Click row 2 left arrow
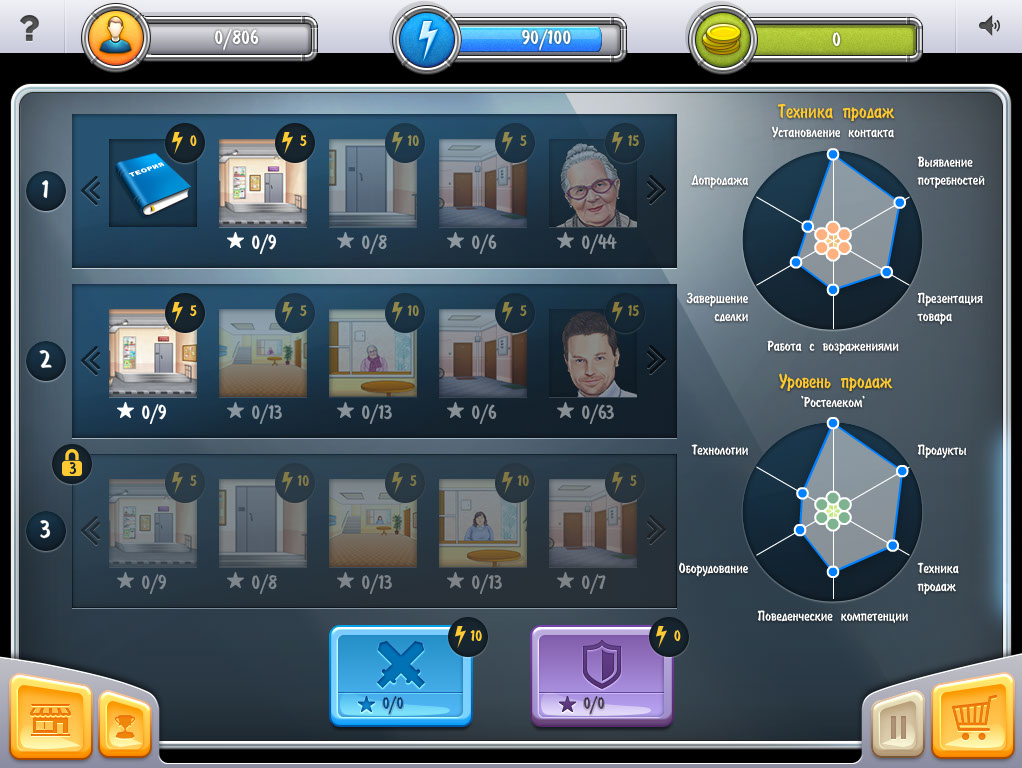 coord(91,359)
